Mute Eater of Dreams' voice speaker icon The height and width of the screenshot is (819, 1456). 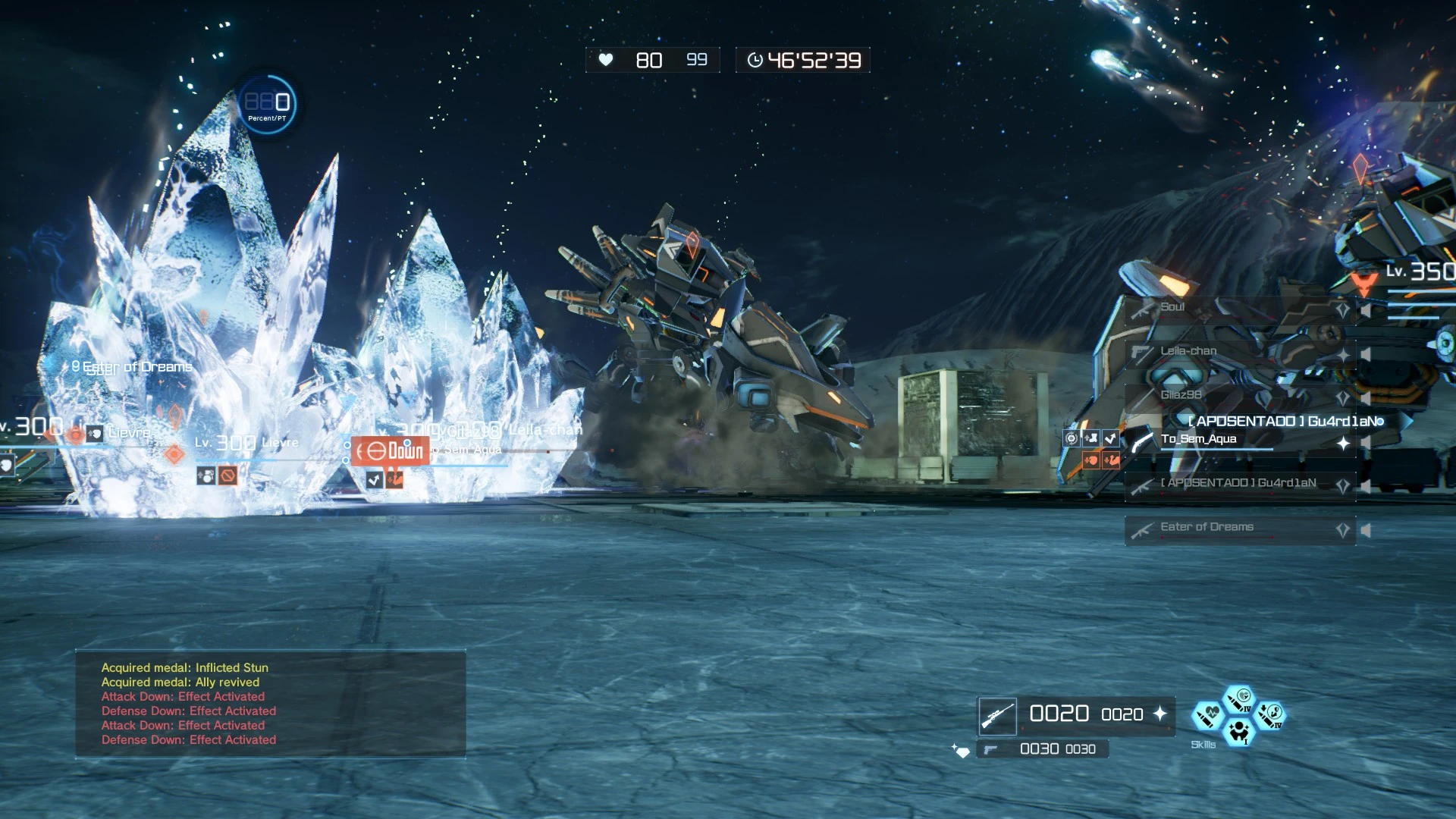point(1366,530)
